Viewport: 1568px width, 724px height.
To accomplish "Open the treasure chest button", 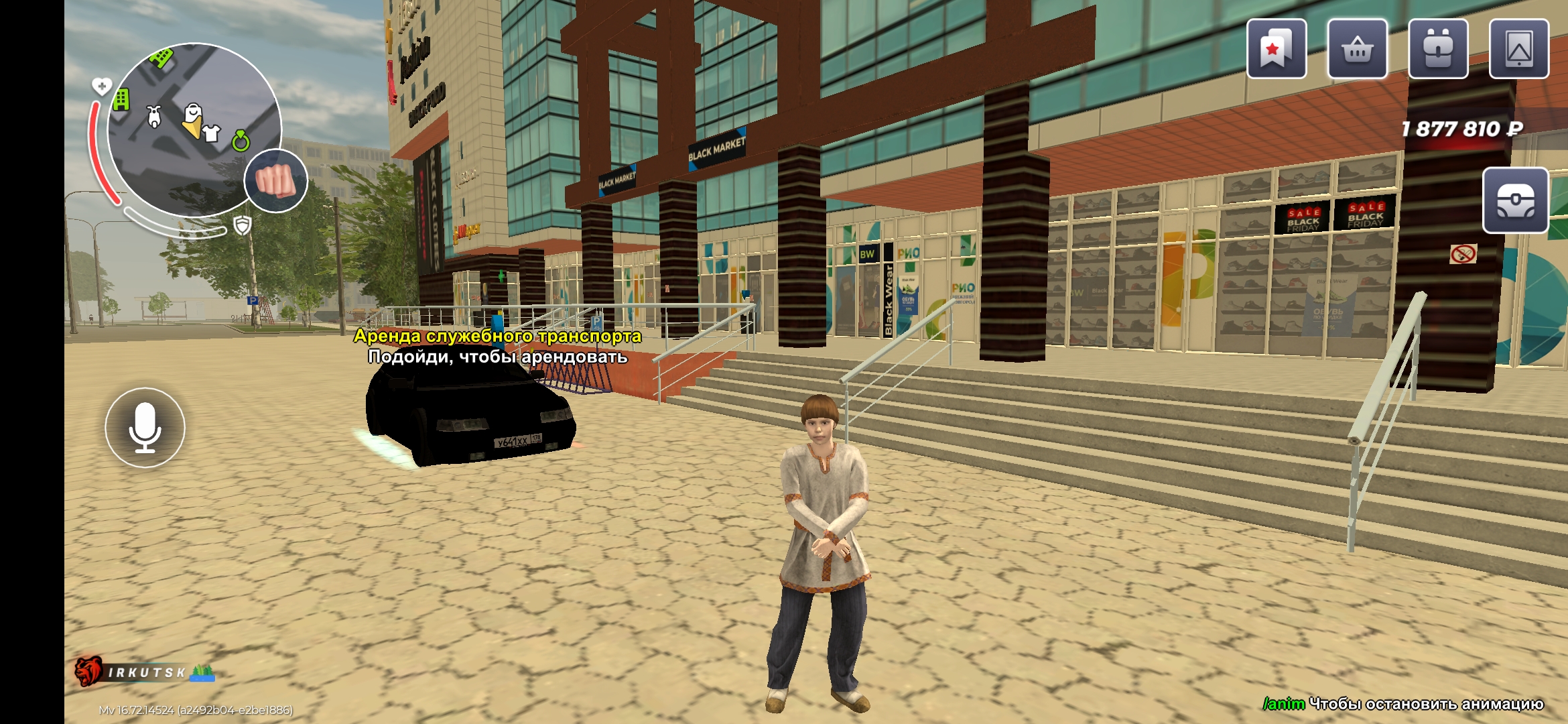I will click(1515, 200).
